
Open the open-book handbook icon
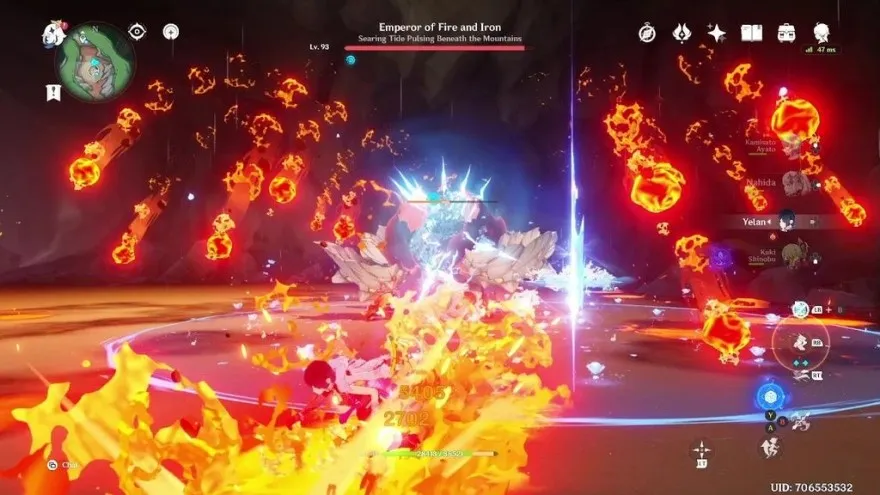[x=751, y=33]
